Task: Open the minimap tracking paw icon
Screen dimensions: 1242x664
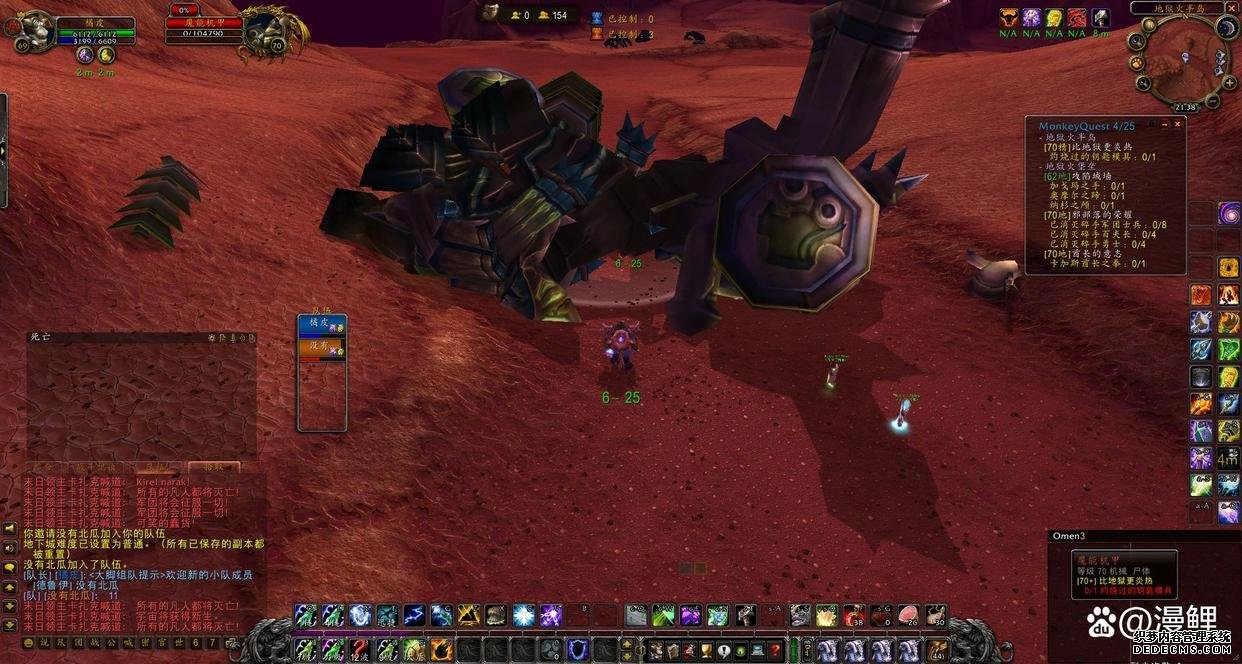Action: pyautogui.click(x=1137, y=63)
